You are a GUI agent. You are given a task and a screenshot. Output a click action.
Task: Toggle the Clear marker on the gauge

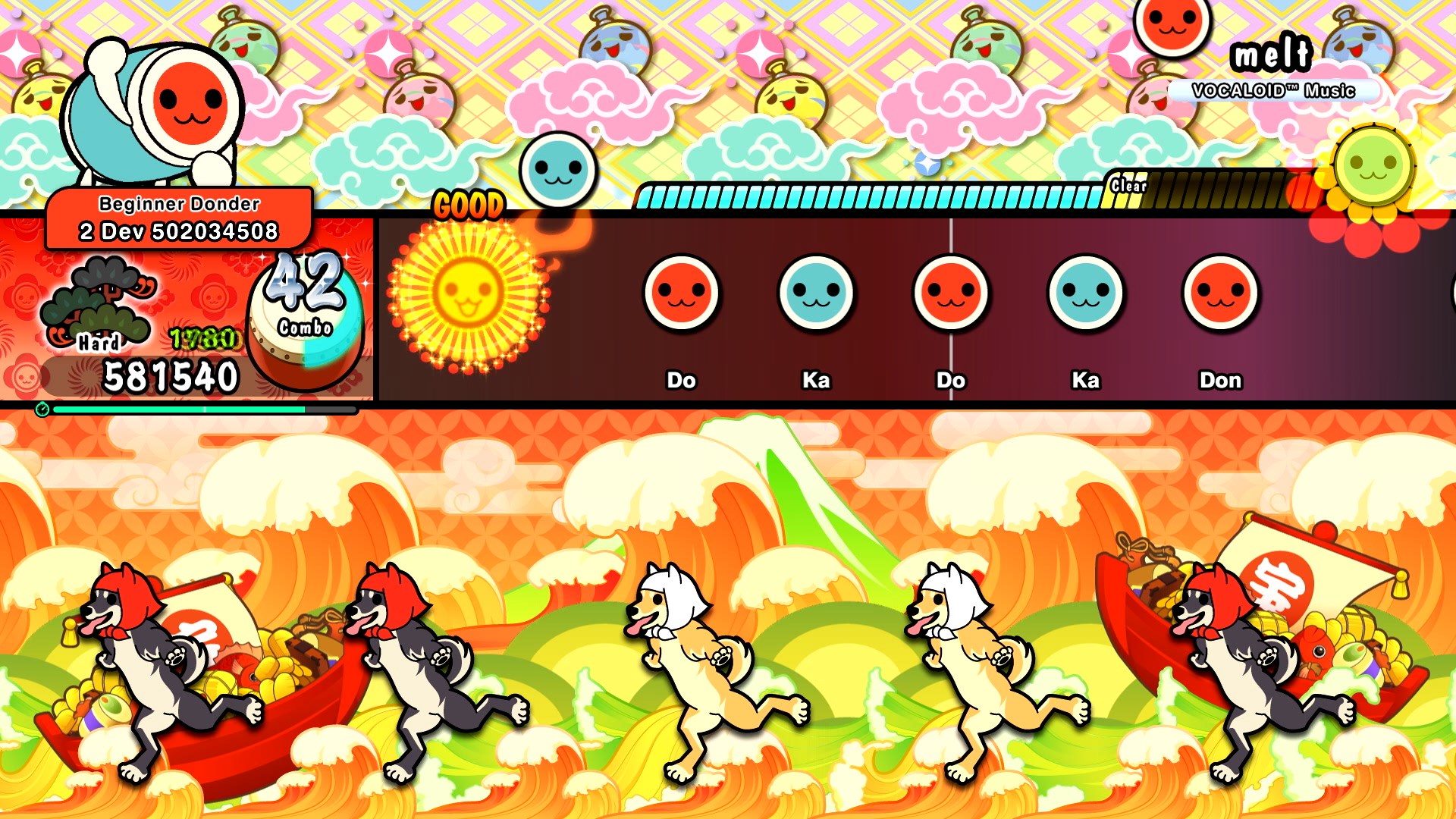coord(1130,184)
